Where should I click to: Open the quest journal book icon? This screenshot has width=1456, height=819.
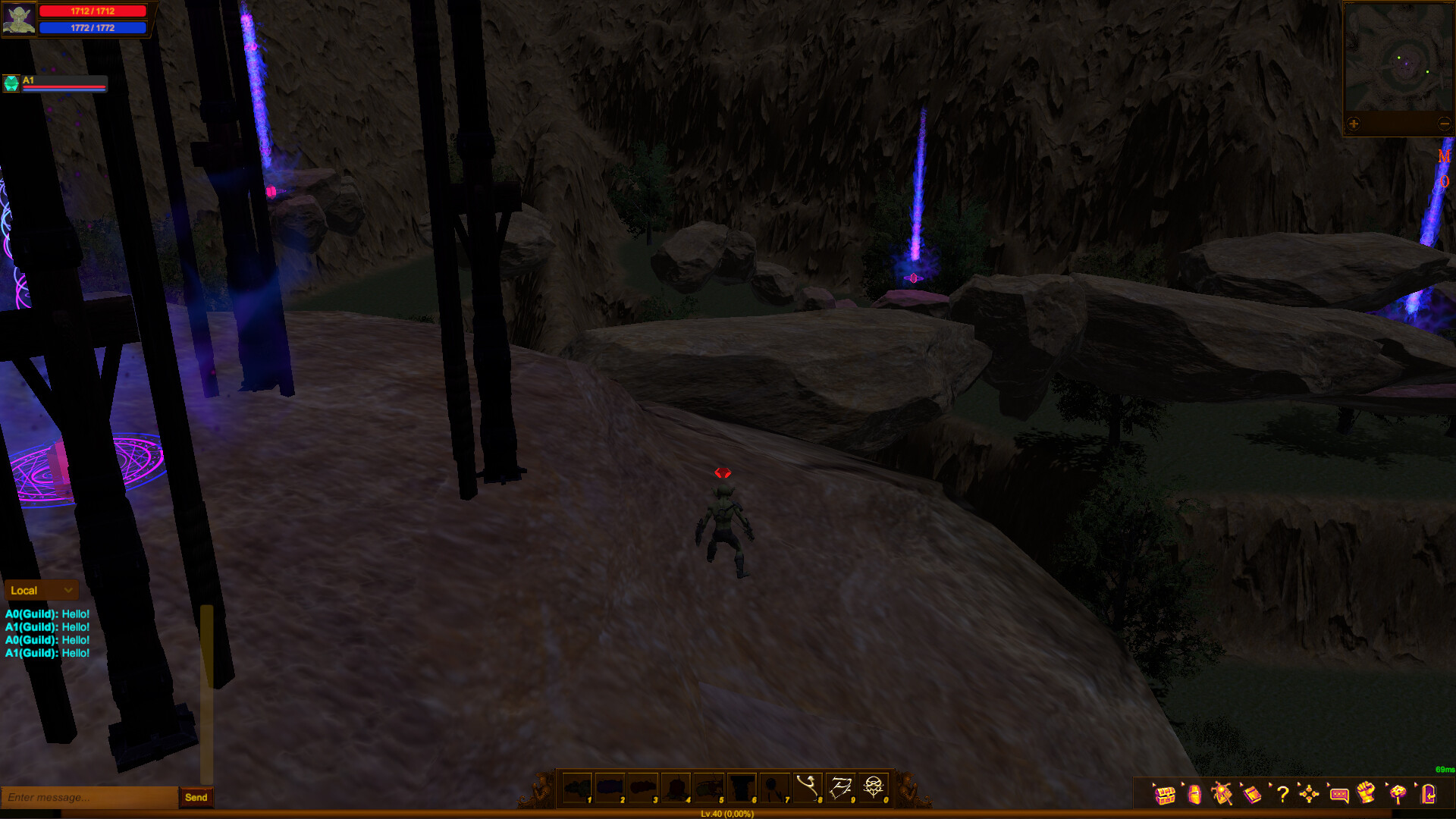coord(1253,795)
